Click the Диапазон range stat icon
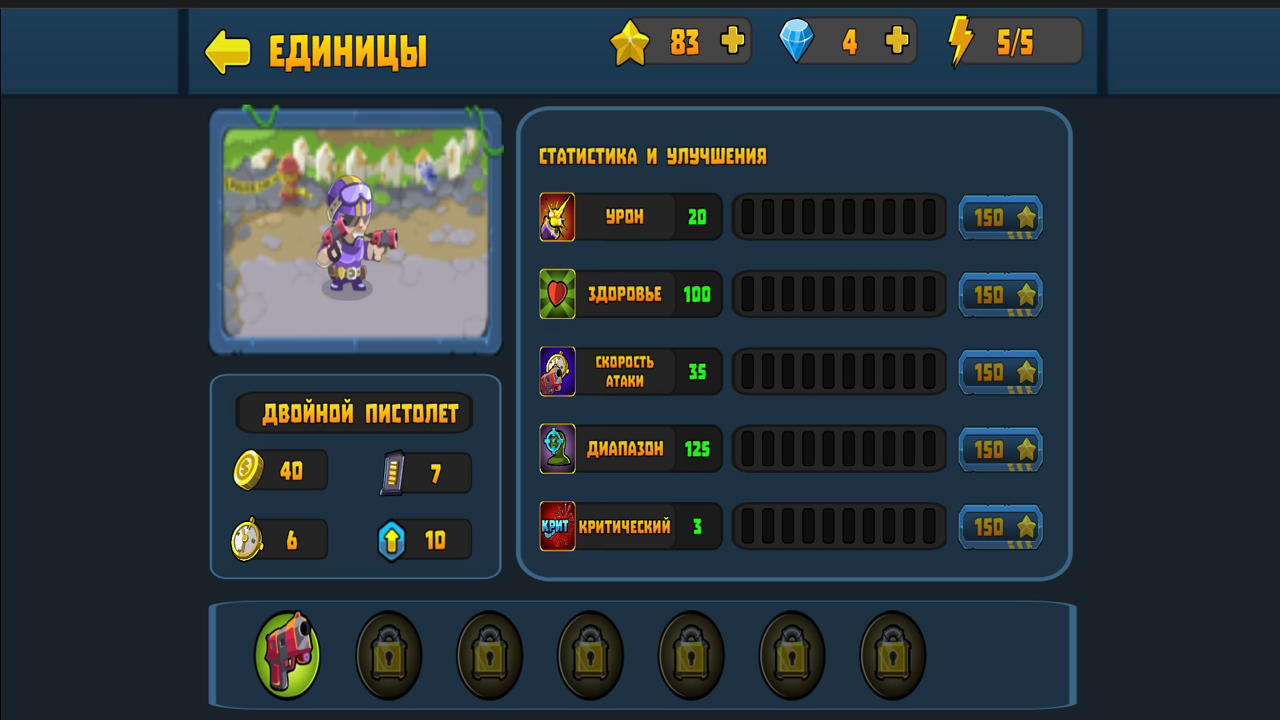 point(557,449)
